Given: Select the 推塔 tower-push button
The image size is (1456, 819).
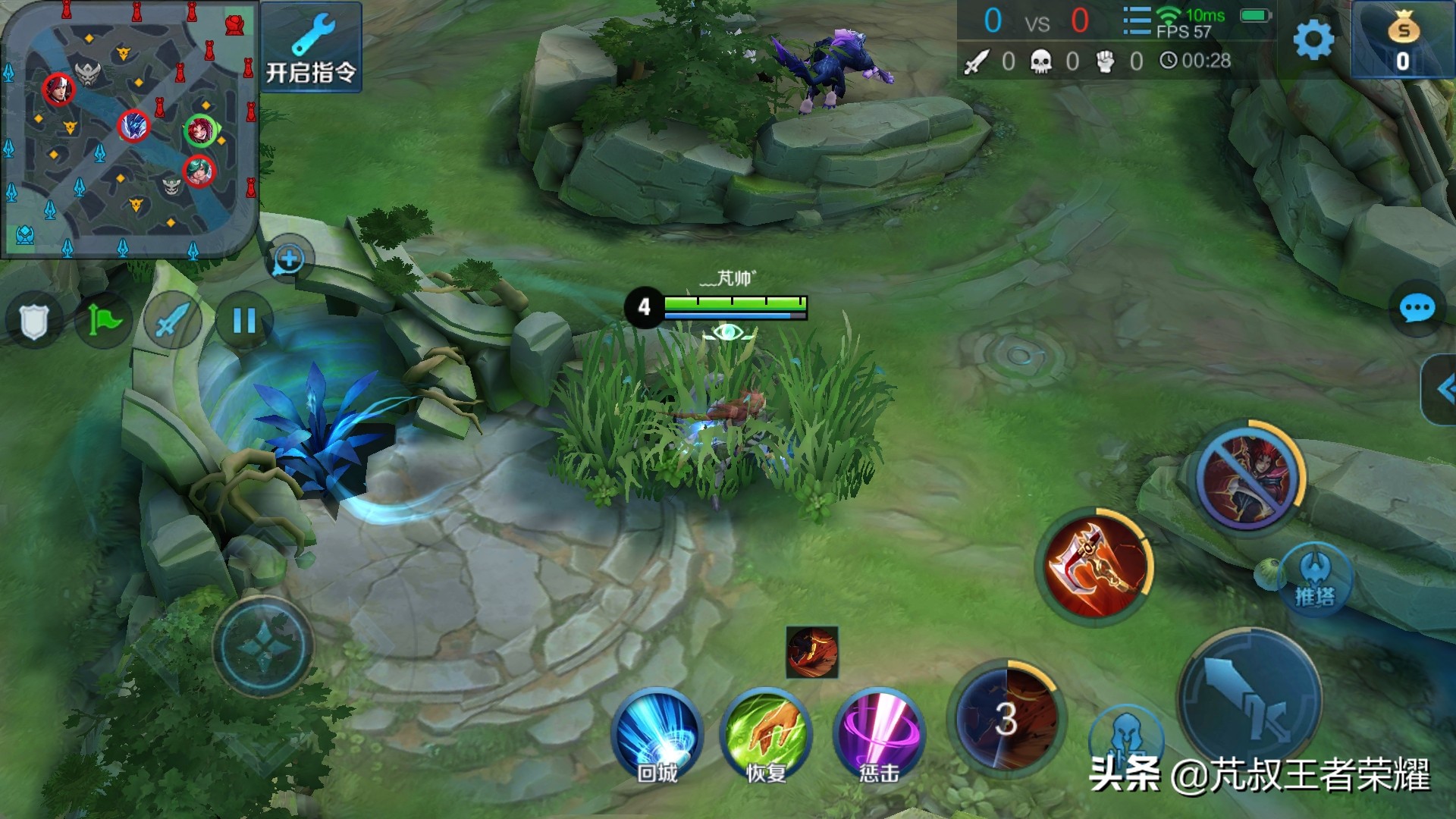Looking at the screenshot, I should coord(1314,579).
